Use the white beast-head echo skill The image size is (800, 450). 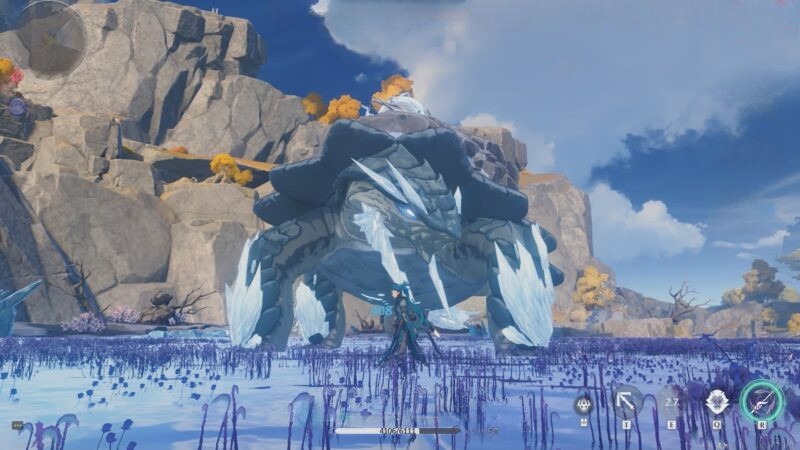(x=717, y=402)
